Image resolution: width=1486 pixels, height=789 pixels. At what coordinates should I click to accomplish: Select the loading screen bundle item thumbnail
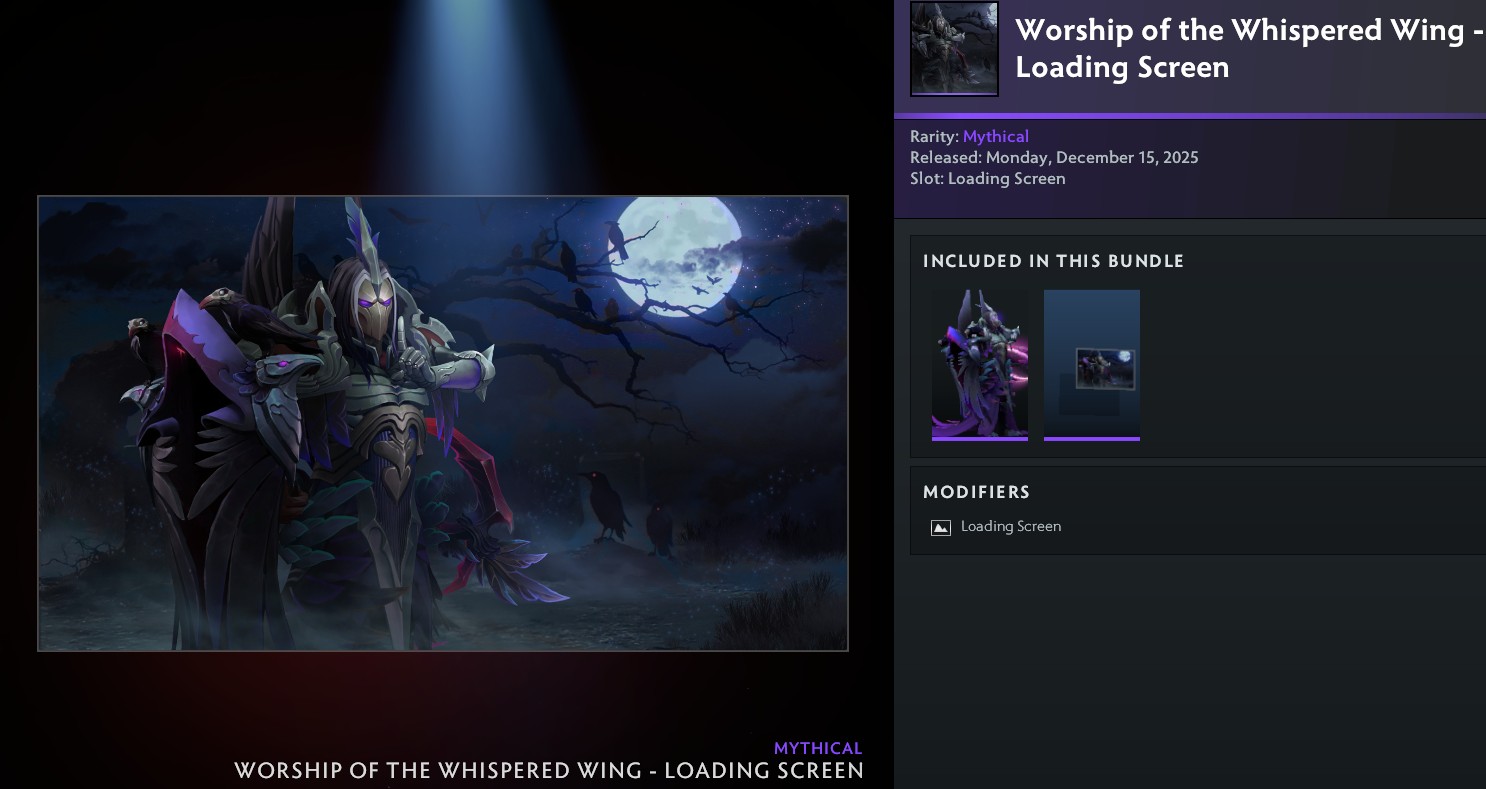(x=1092, y=365)
